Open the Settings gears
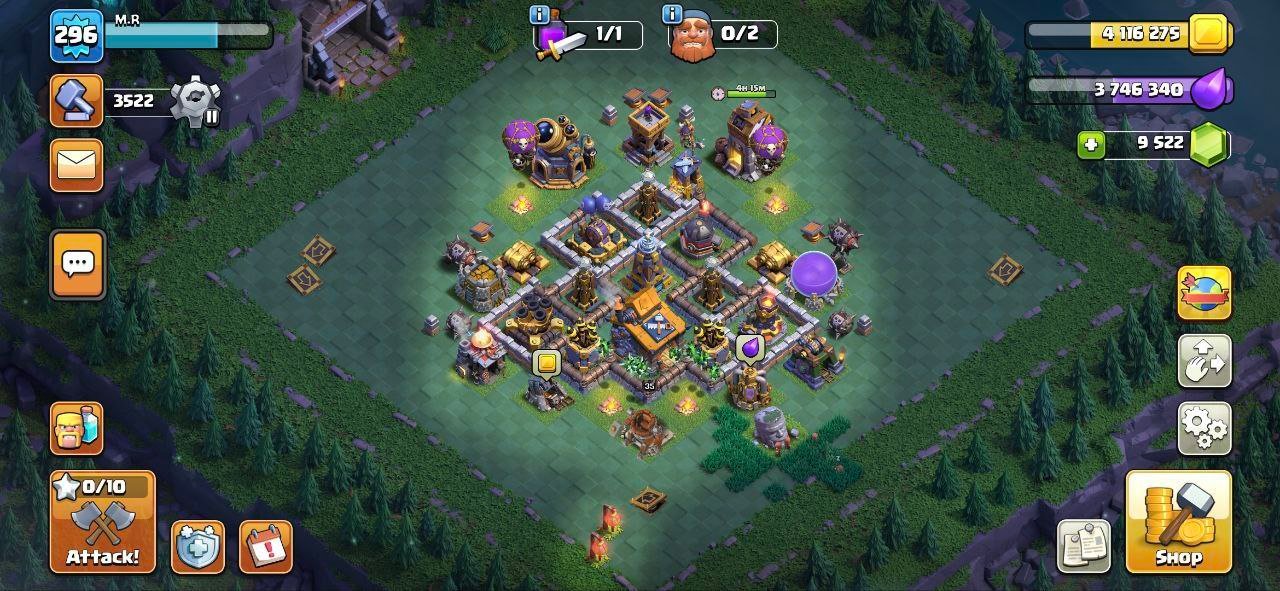This screenshot has height=591, width=1280. 1204,428
